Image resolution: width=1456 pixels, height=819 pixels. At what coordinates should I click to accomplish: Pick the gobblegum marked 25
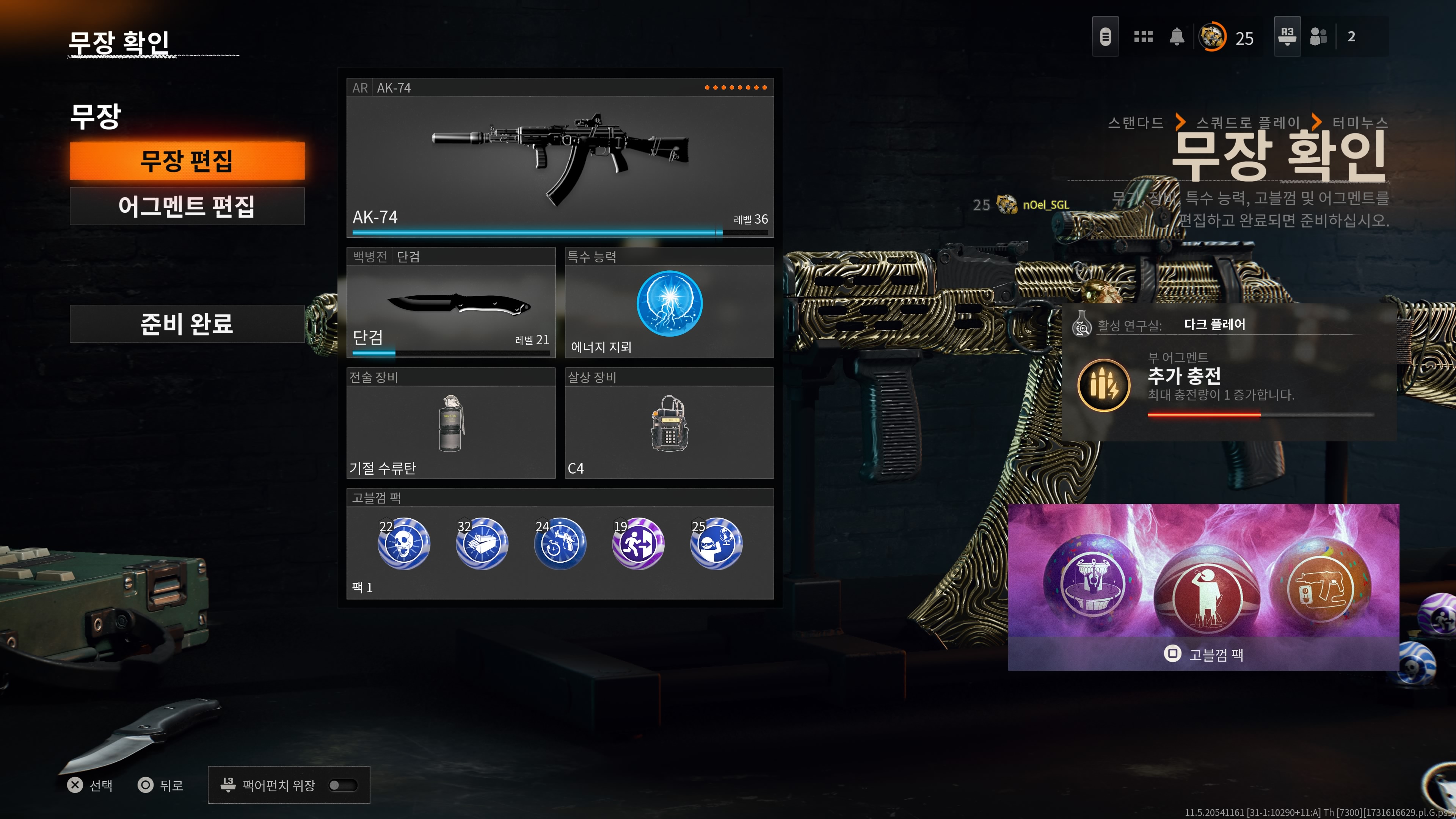tap(715, 544)
